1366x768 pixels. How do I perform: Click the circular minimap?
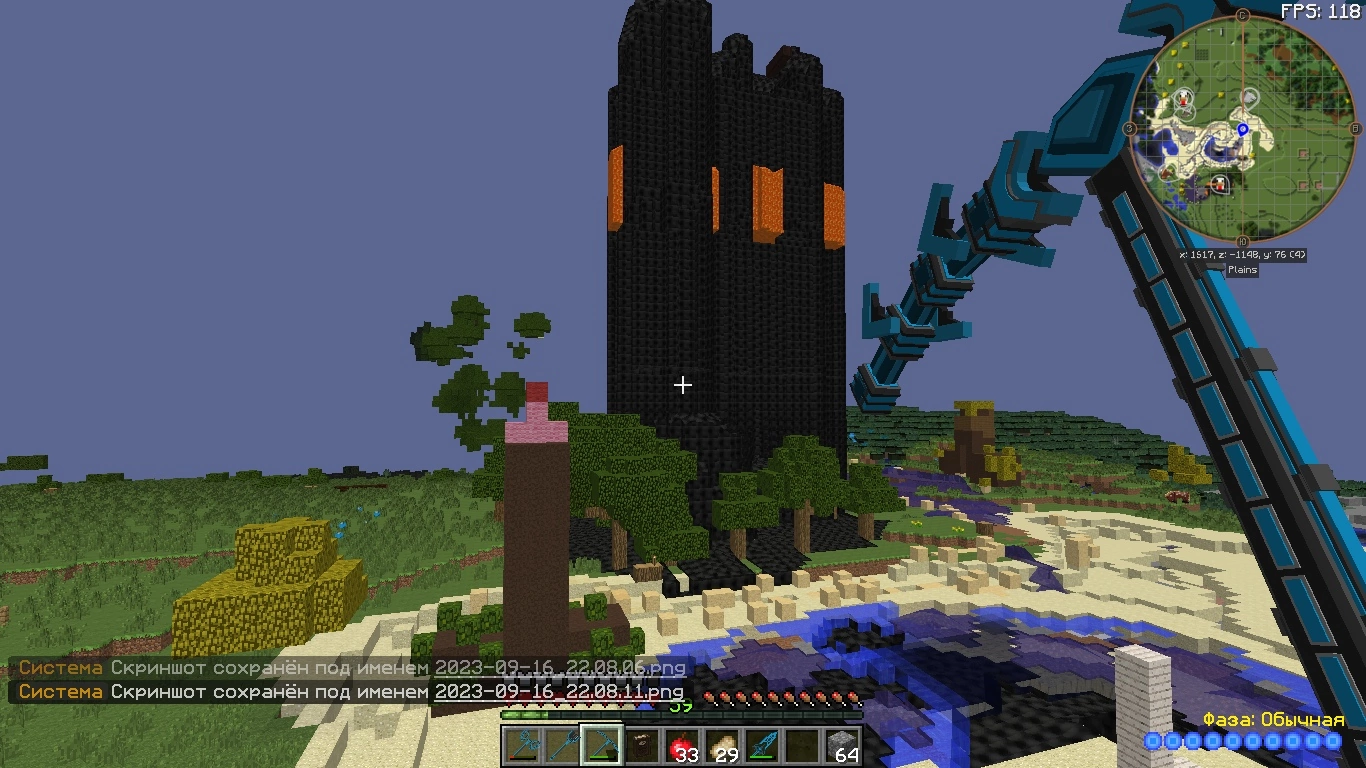(x=1242, y=130)
